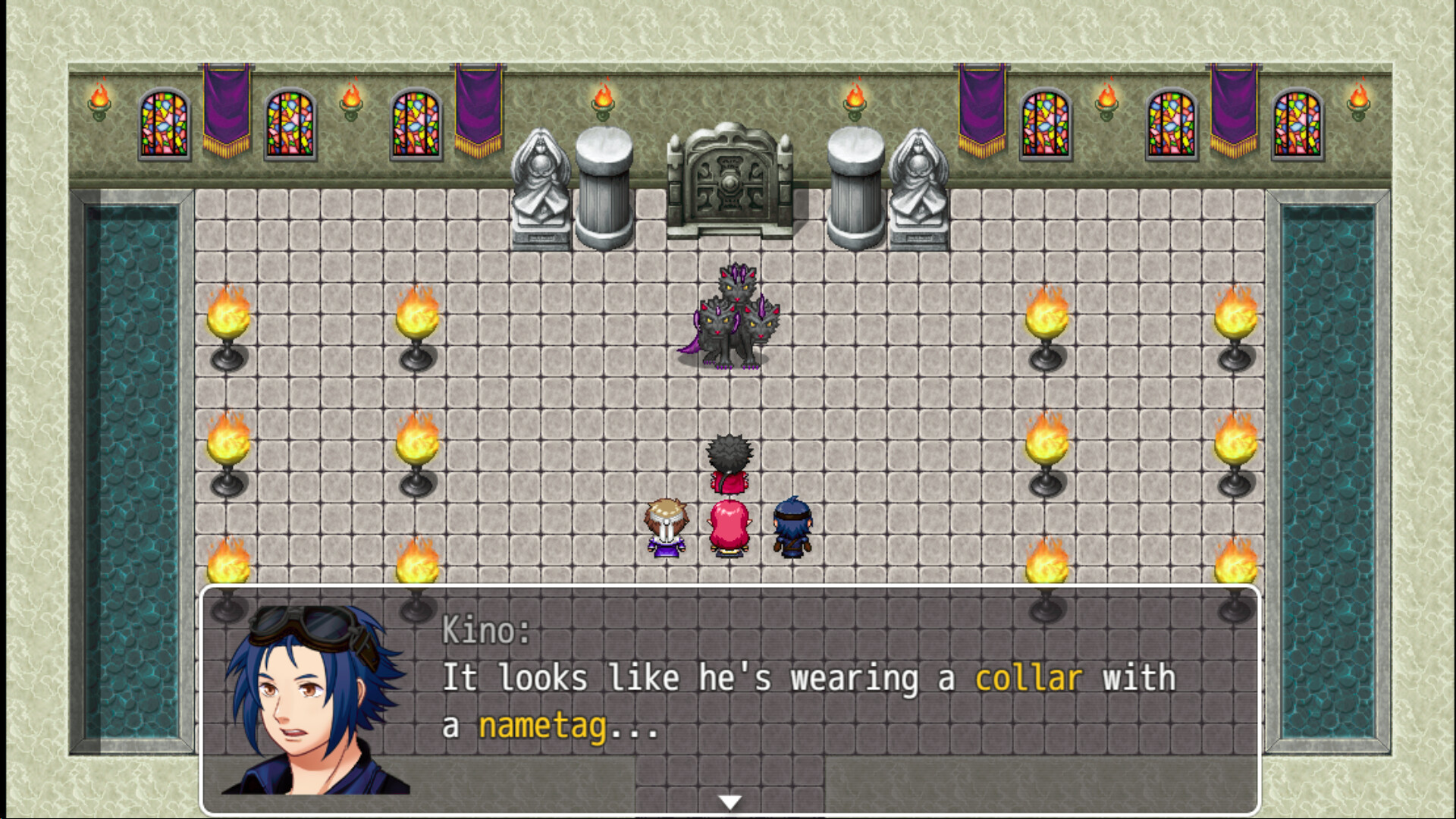Select the leftmost stained glass window
Image resolution: width=1456 pixels, height=819 pixels.
point(165,125)
